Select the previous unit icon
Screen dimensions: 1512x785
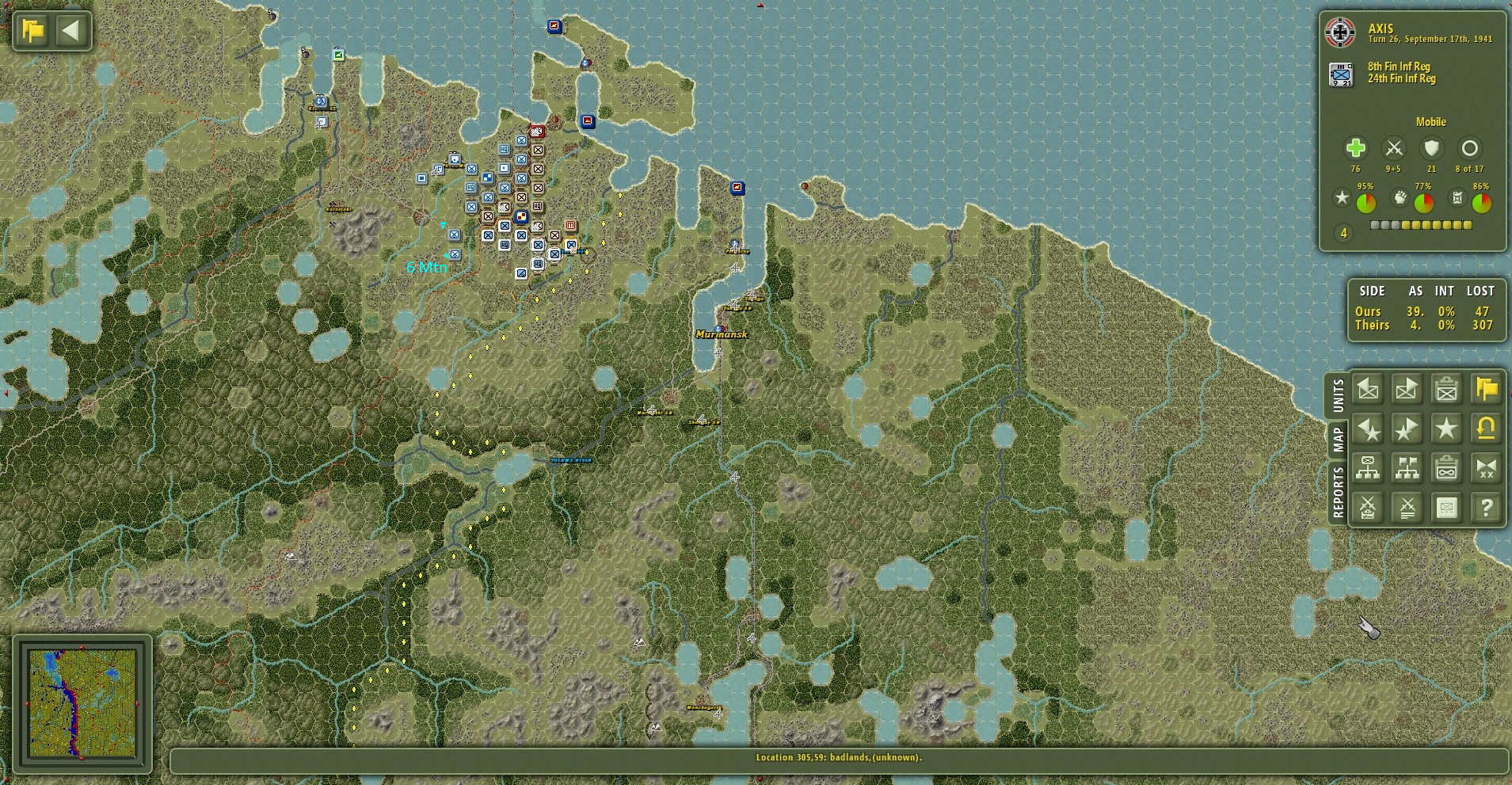pyautogui.click(x=1368, y=389)
